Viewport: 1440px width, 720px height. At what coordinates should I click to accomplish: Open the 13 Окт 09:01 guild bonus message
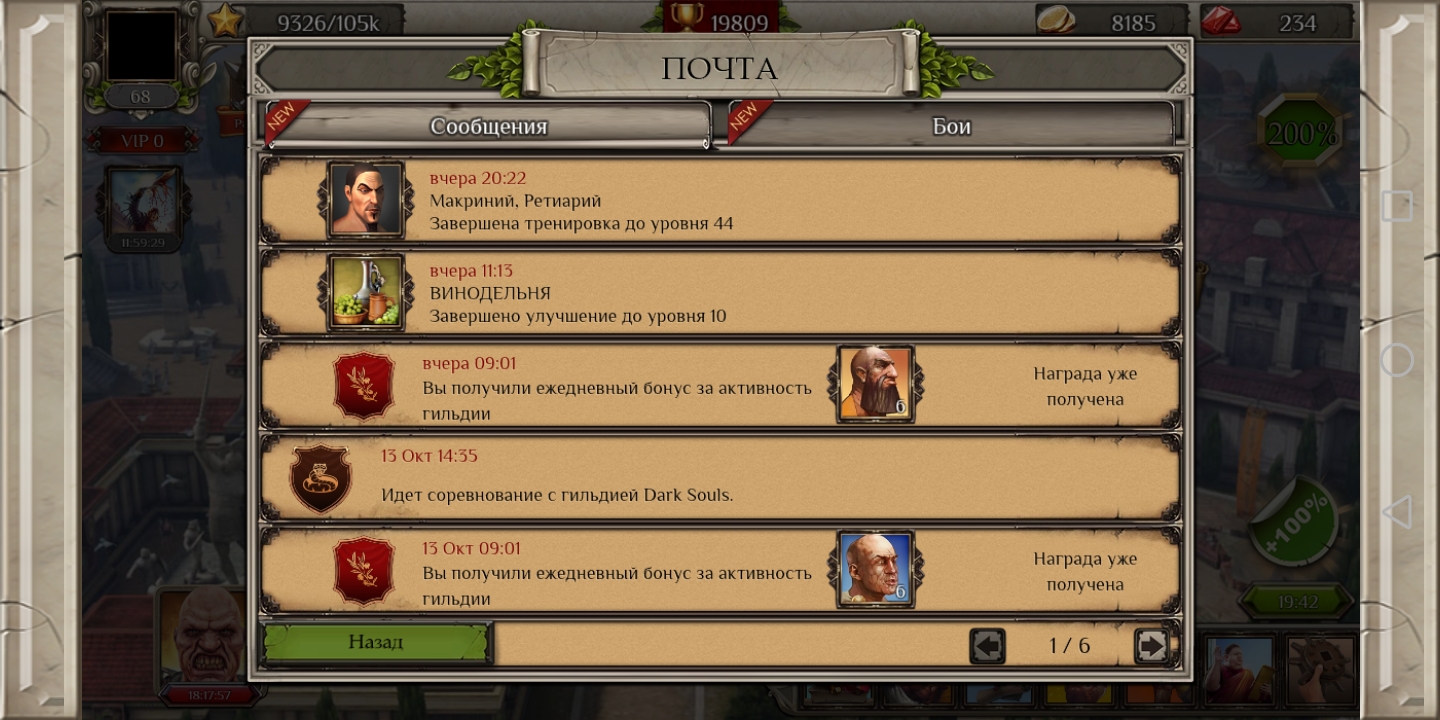(616, 573)
